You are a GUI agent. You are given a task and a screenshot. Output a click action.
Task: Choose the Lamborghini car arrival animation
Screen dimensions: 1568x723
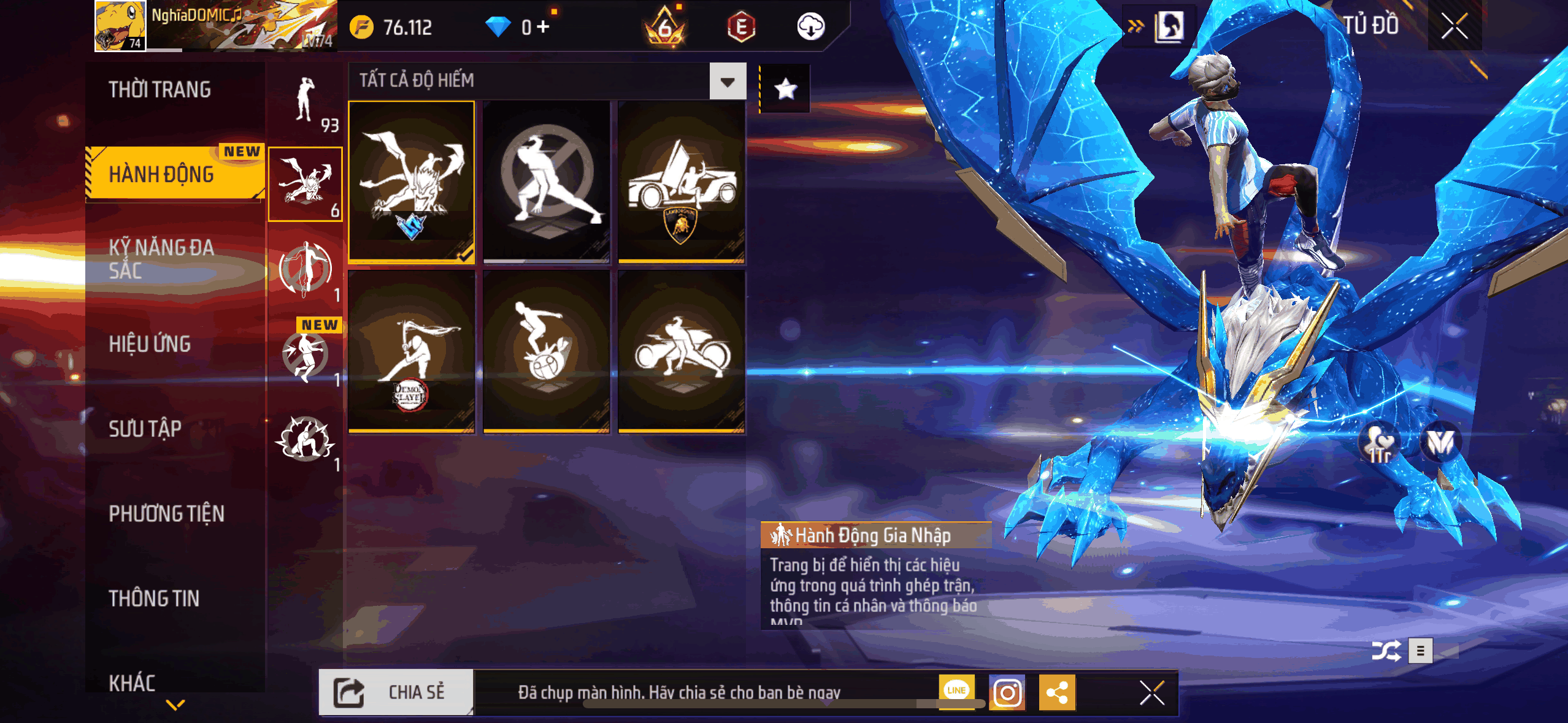[682, 182]
